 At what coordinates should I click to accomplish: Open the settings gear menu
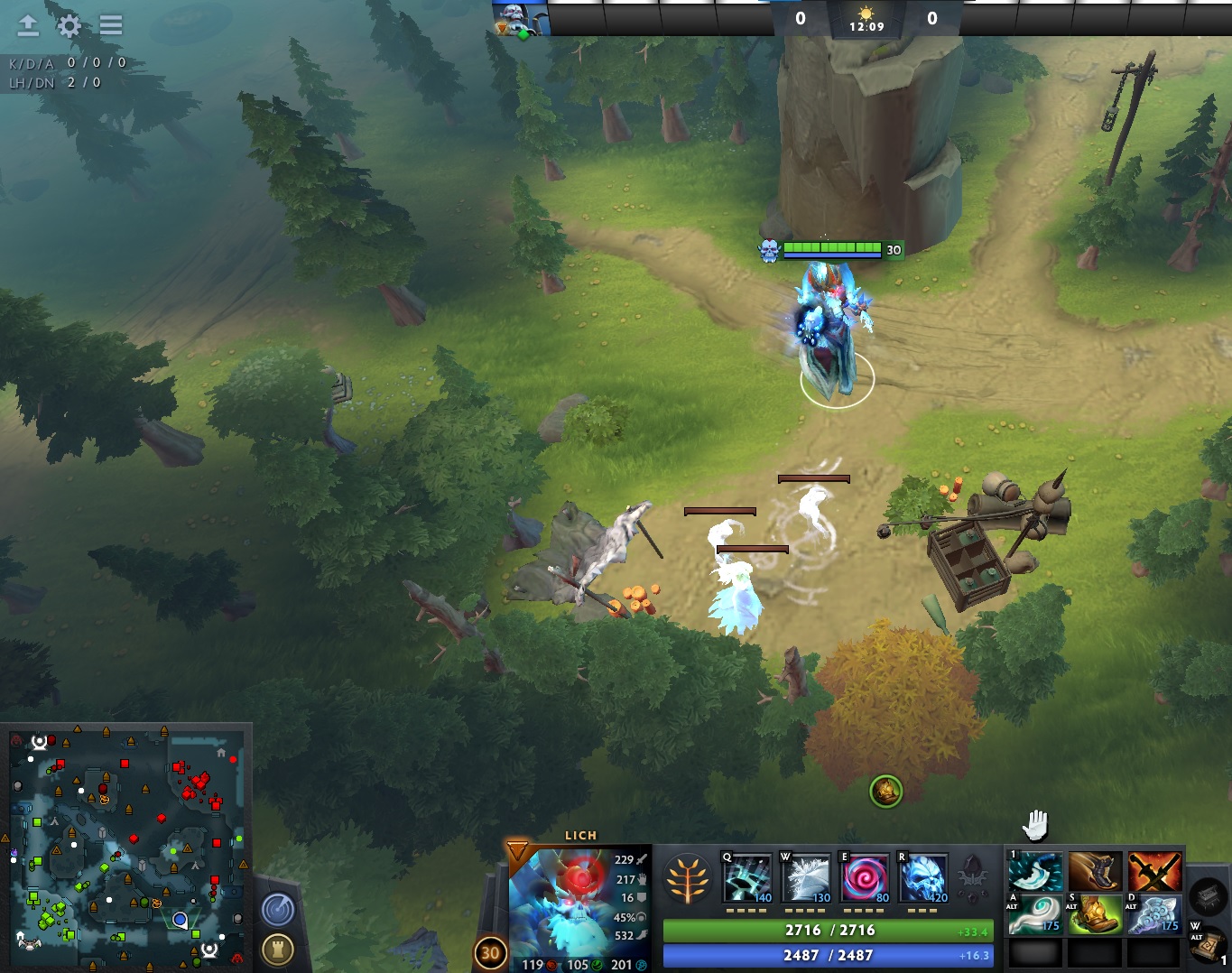click(x=69, y=25)
